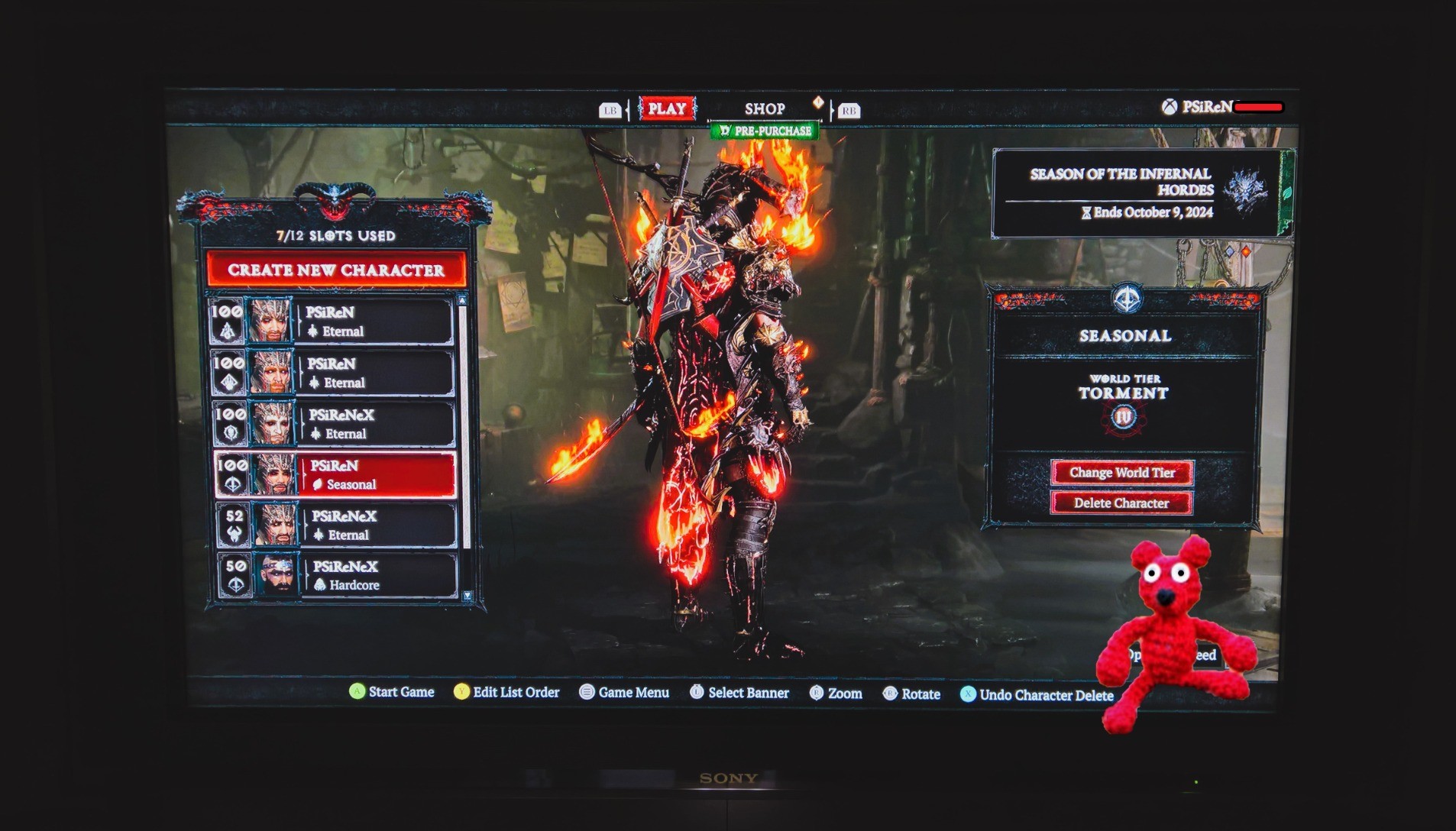Open the SHOP tab

[x=765, y=109]
